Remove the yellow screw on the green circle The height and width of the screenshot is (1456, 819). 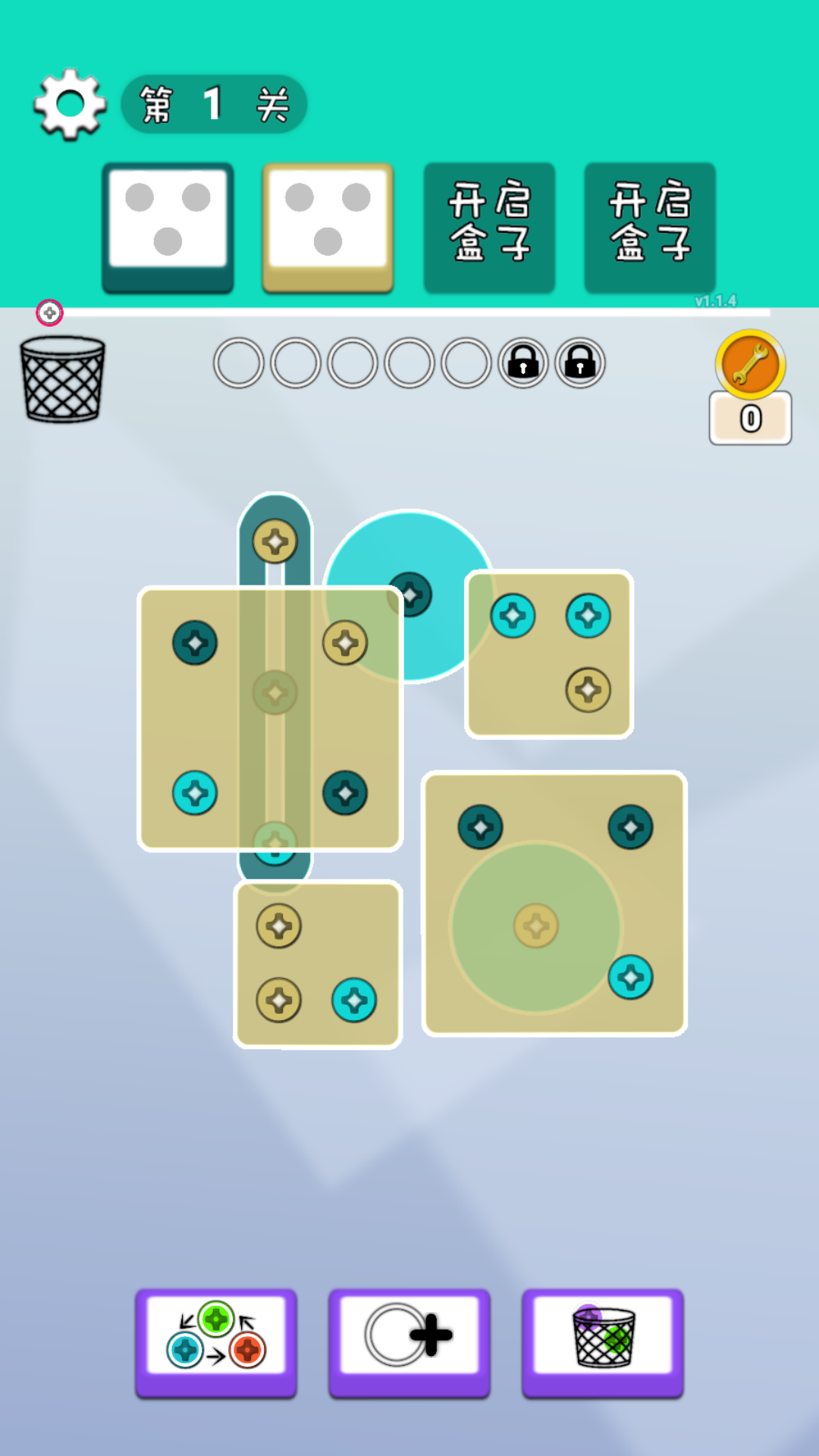536,926
